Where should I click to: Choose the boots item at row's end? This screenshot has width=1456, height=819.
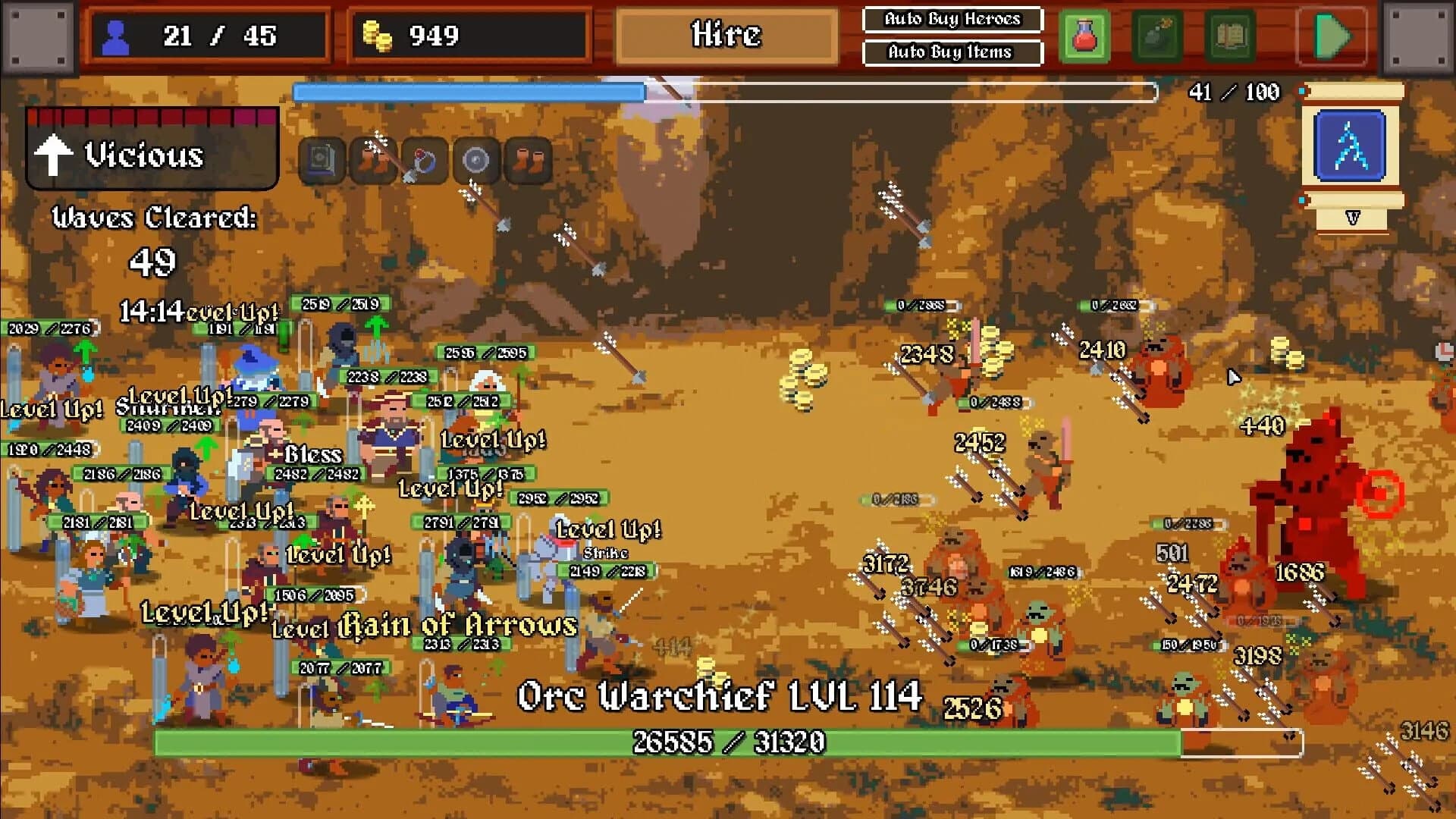(x=529, y=162)
